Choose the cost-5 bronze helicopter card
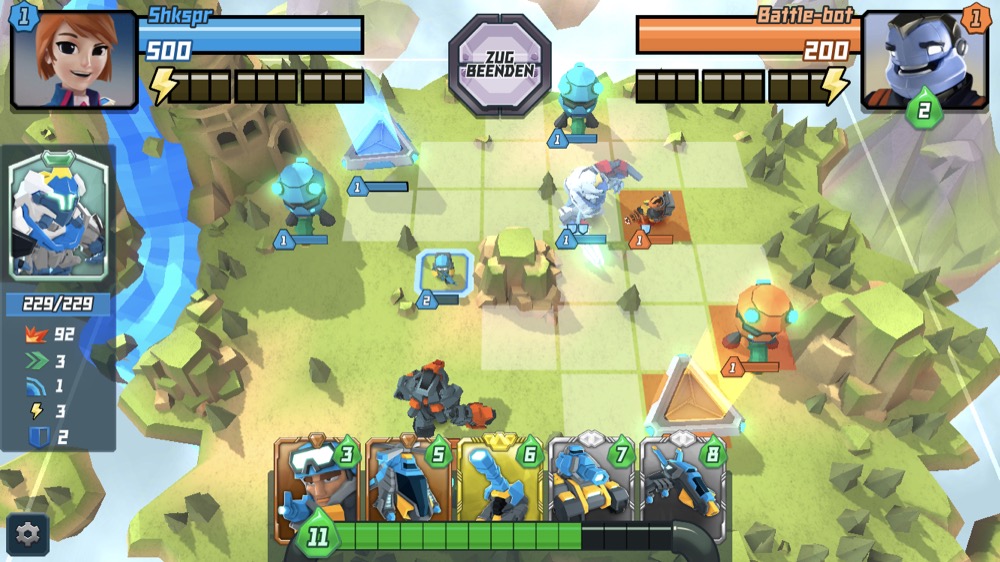This screenshot has width=1000, height=562. 410,487
